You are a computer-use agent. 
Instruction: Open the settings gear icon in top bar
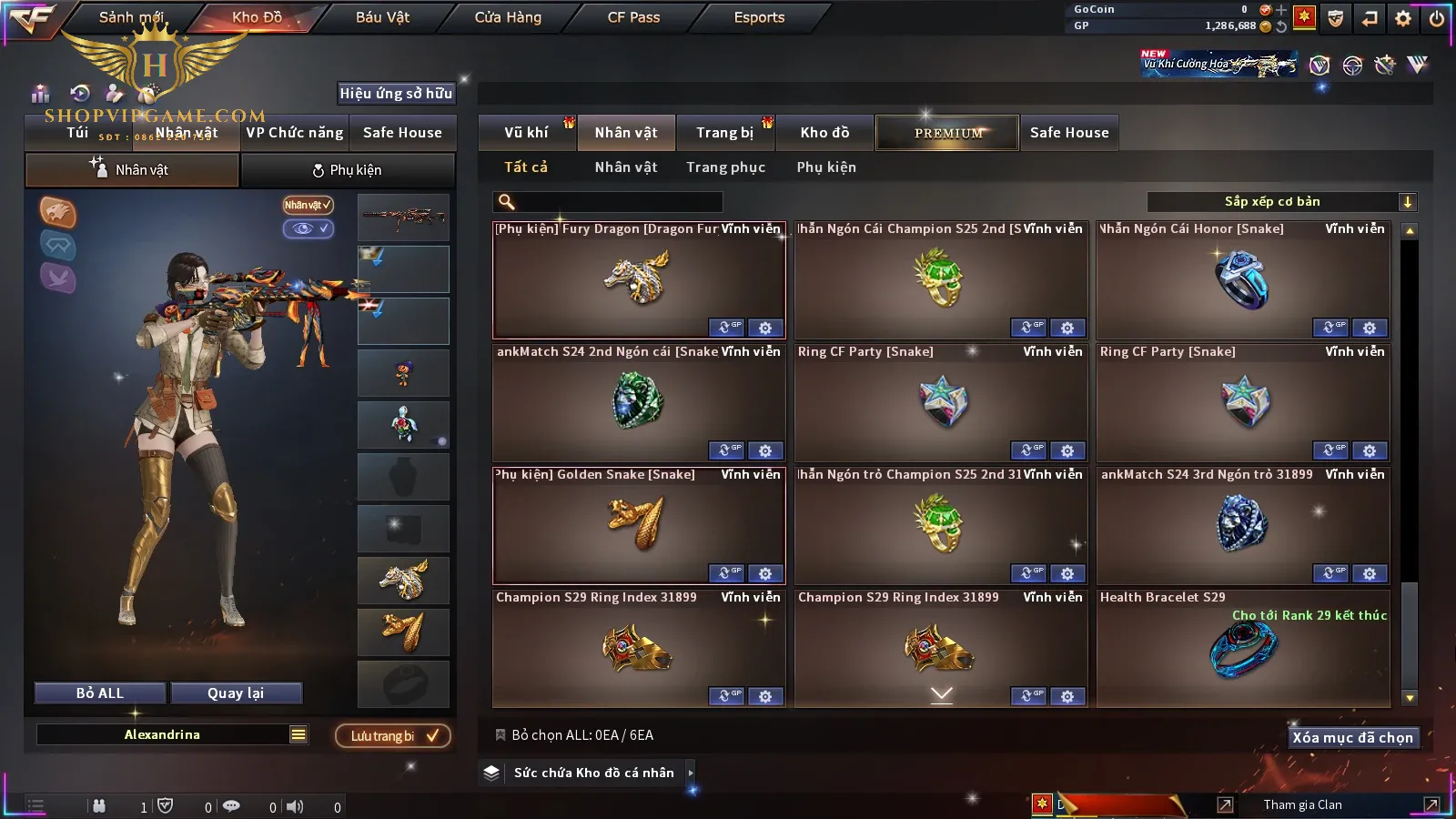pos(1403,18)
